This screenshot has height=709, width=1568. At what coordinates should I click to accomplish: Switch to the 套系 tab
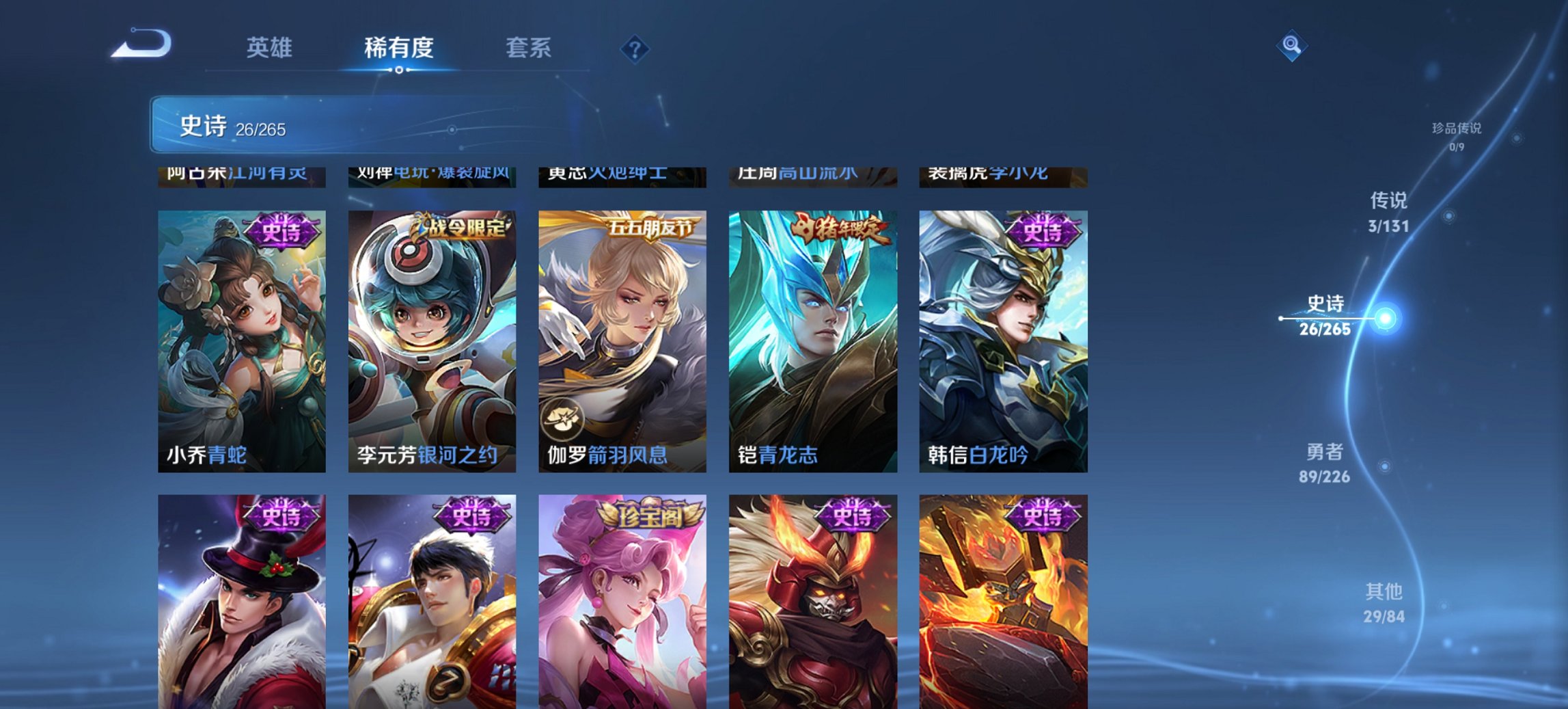click(528, 48)
